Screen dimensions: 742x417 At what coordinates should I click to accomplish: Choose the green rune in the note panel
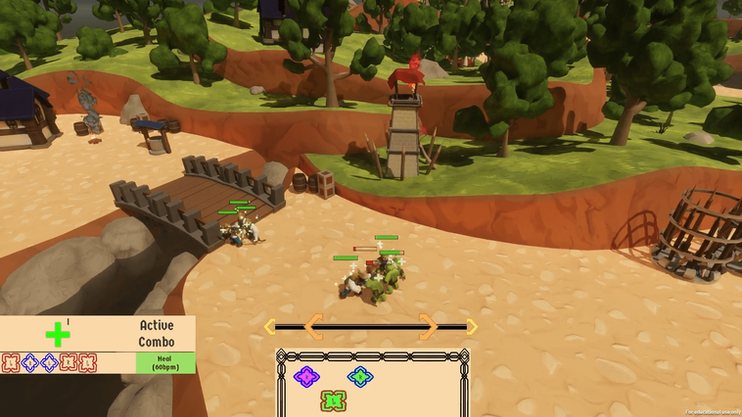coord(332,401)
